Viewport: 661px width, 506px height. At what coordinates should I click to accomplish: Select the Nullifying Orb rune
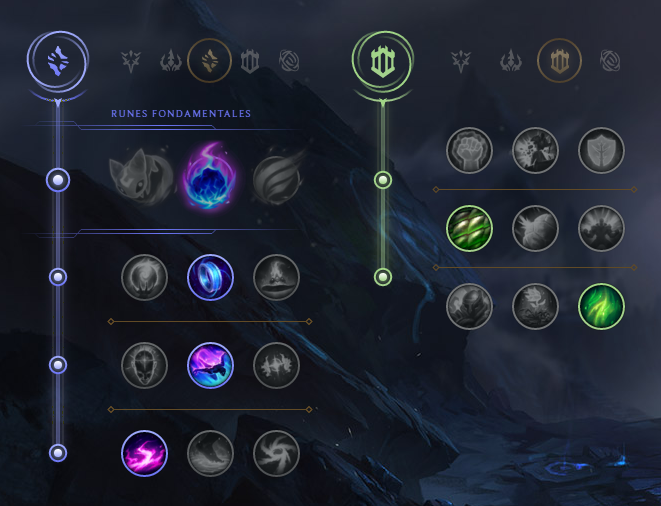144,277
